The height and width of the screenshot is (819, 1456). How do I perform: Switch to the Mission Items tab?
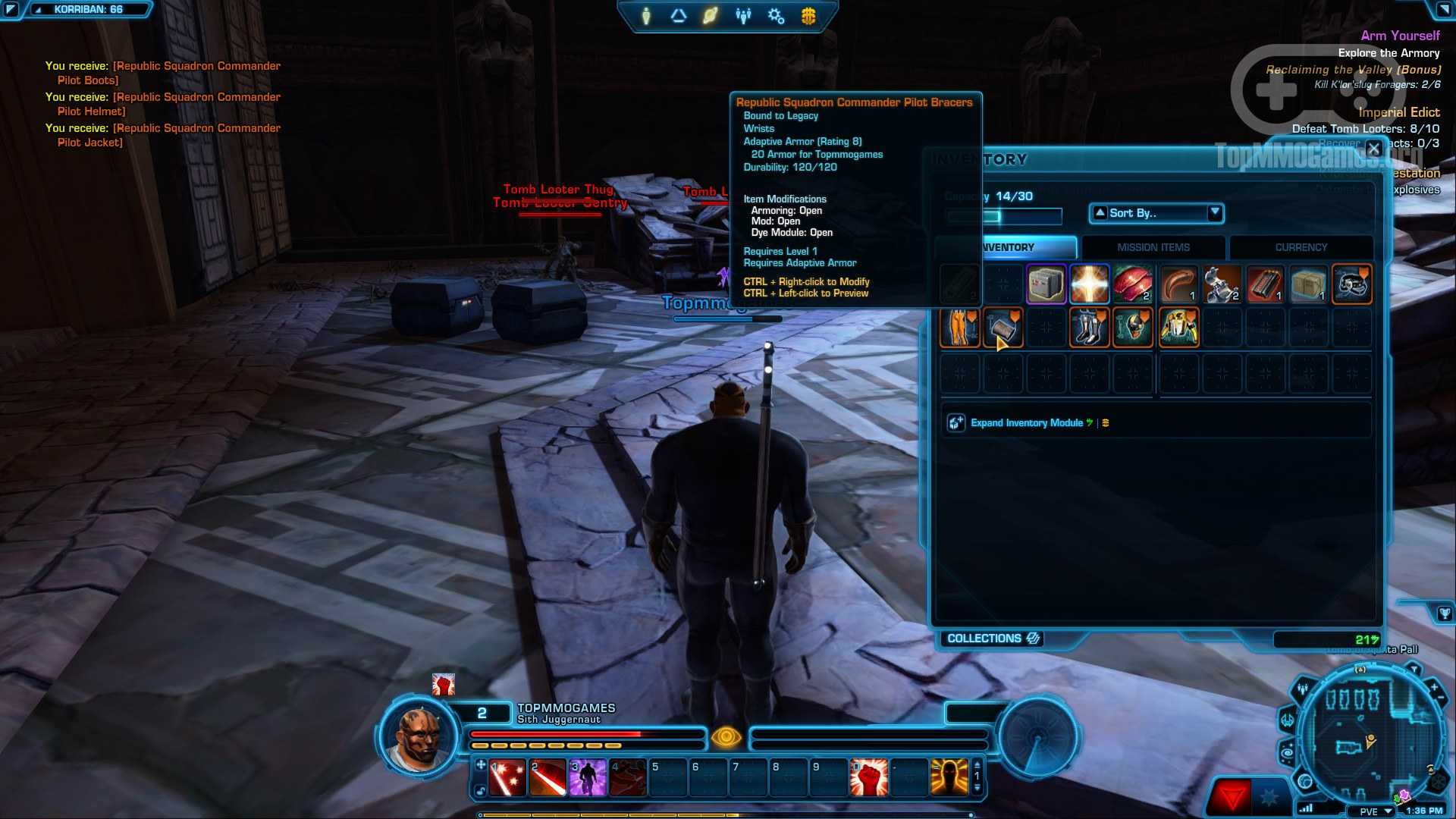click(1153, 247)
